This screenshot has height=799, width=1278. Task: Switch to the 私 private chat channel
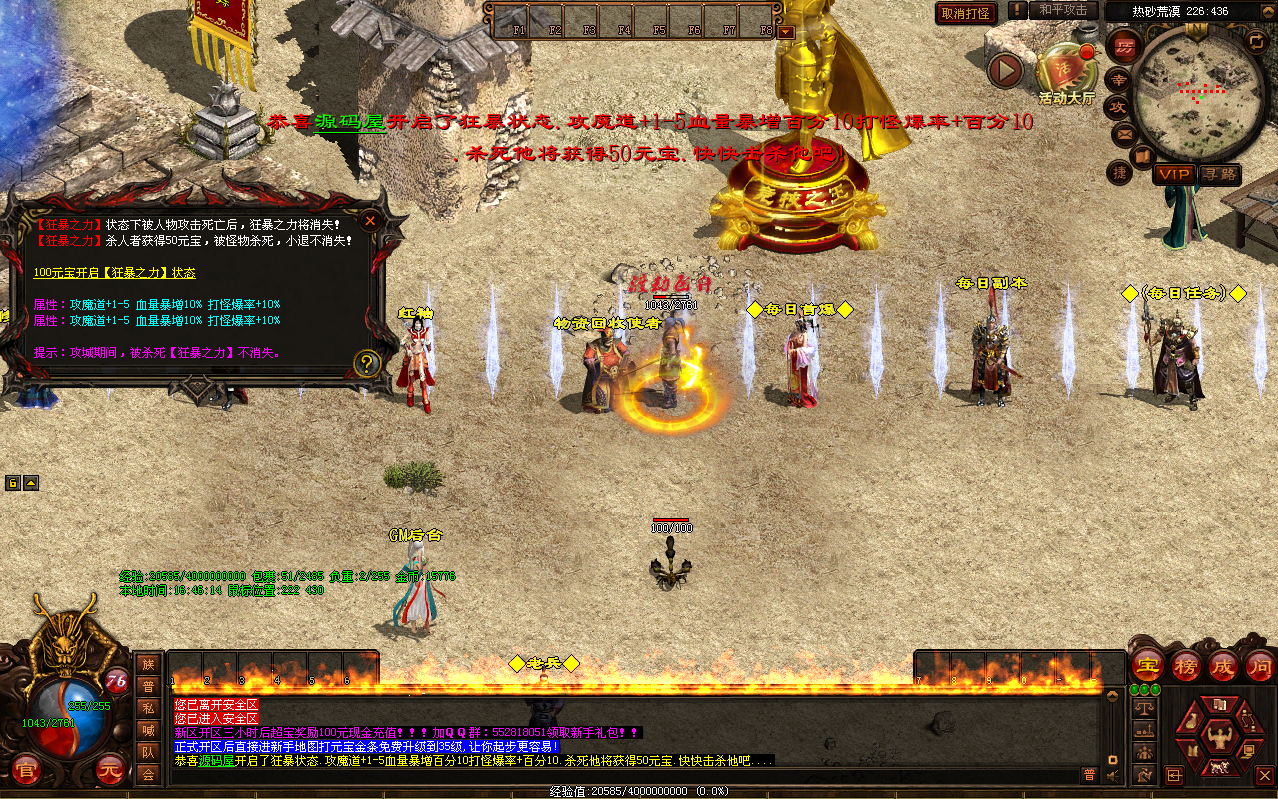click(x=148, y=708)
